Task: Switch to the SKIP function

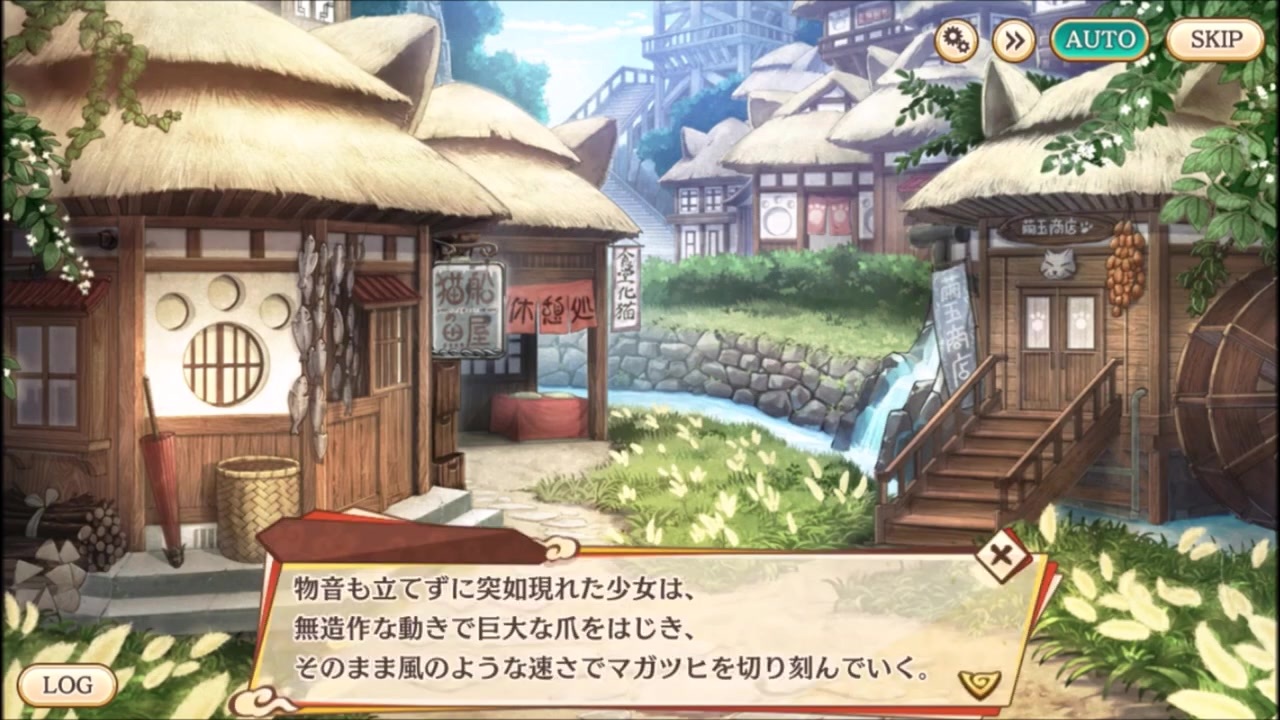Action: [1212, 40]
